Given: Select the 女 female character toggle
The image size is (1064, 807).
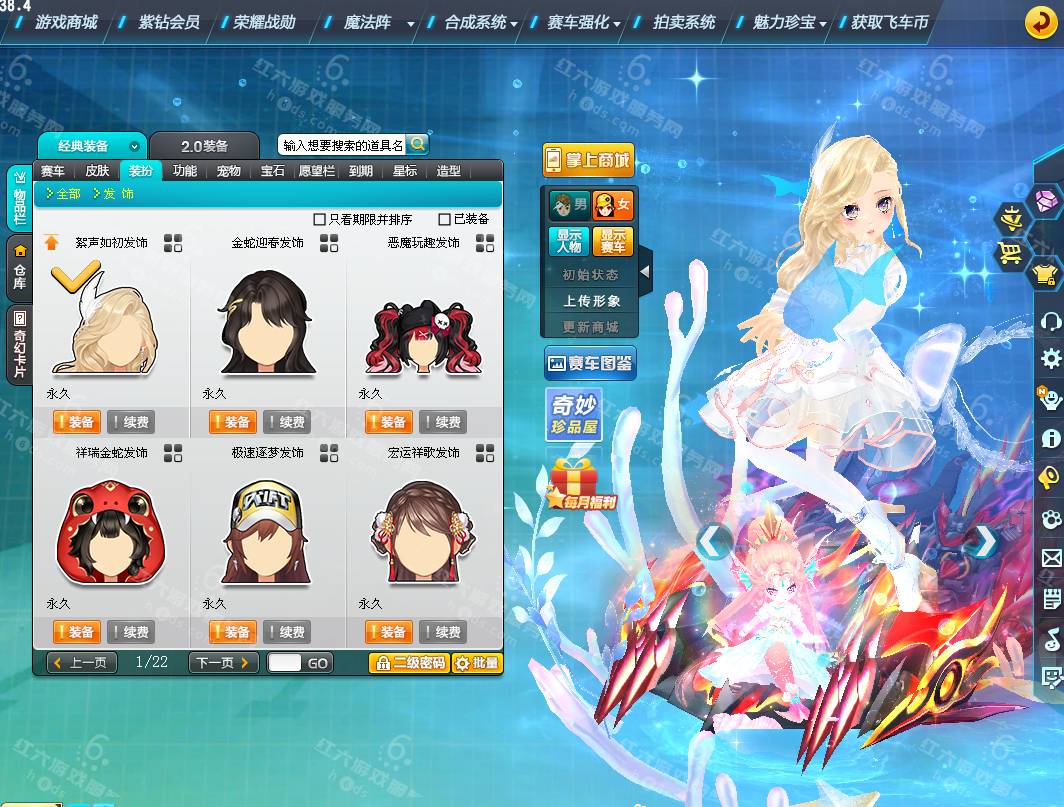Looking at the screenshot, I should point(612,206).
